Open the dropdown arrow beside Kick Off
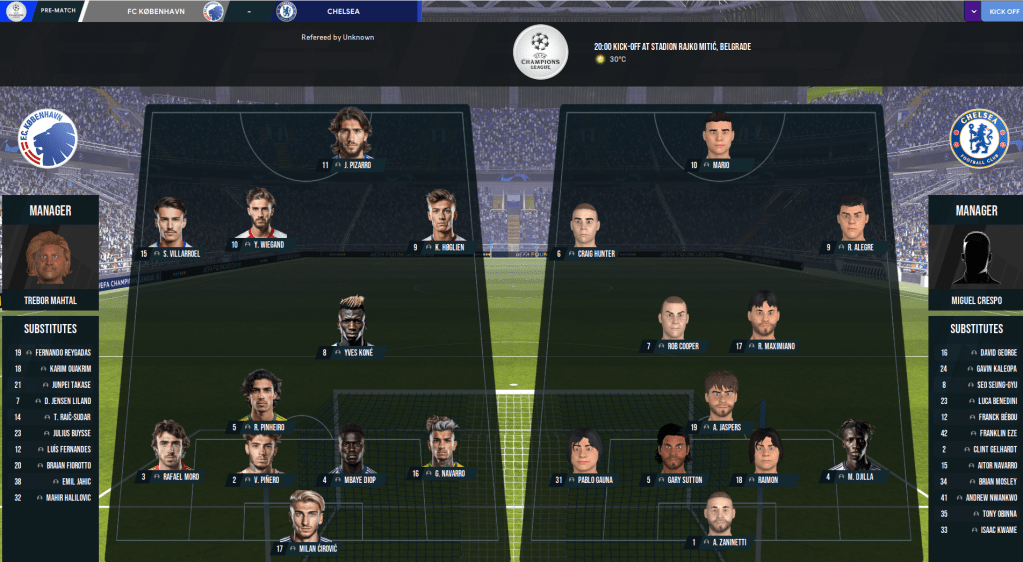The image size is (1023, 562). [972, 11]
